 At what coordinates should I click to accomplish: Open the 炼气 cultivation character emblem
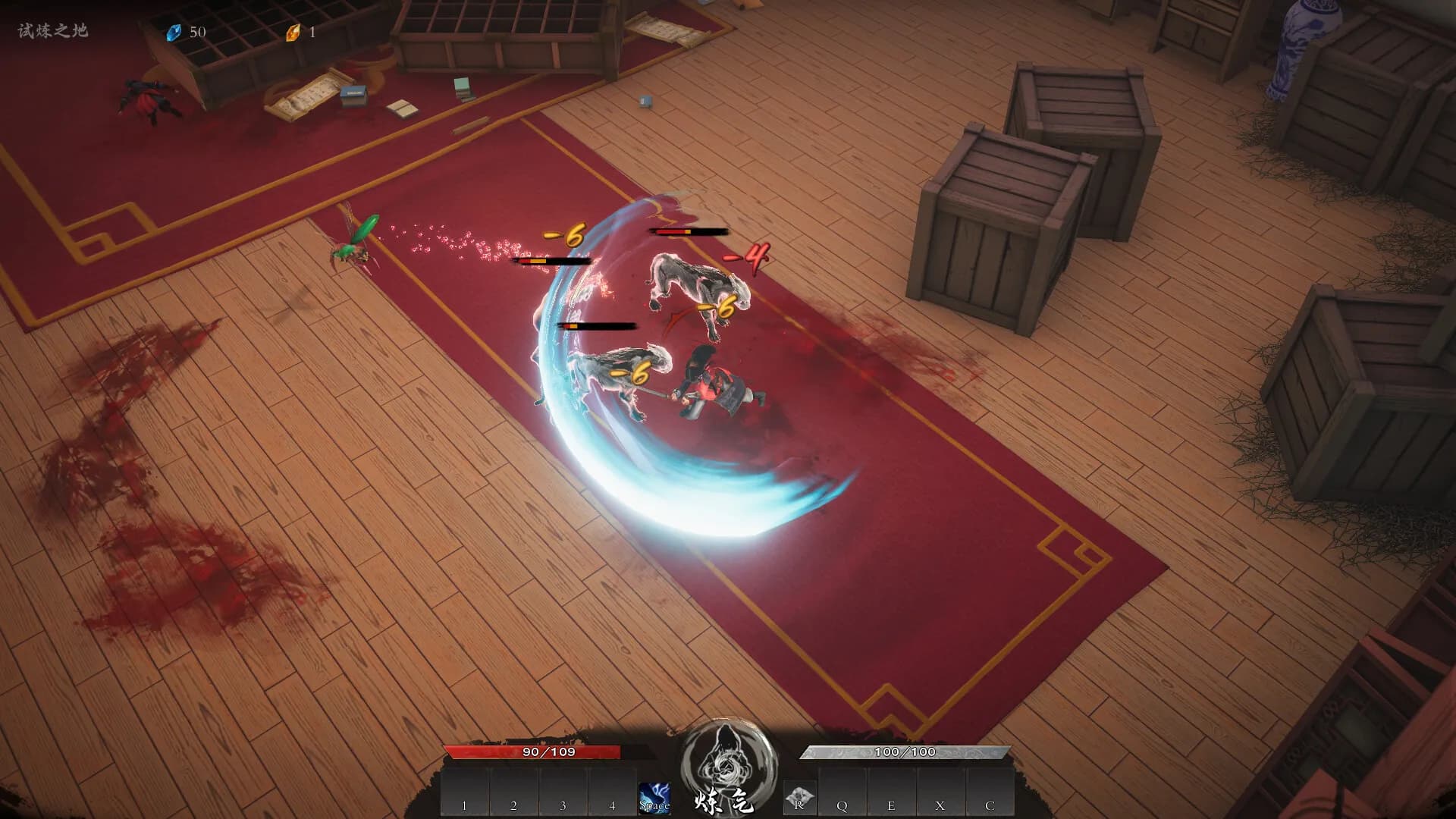[x=728, y=762]
